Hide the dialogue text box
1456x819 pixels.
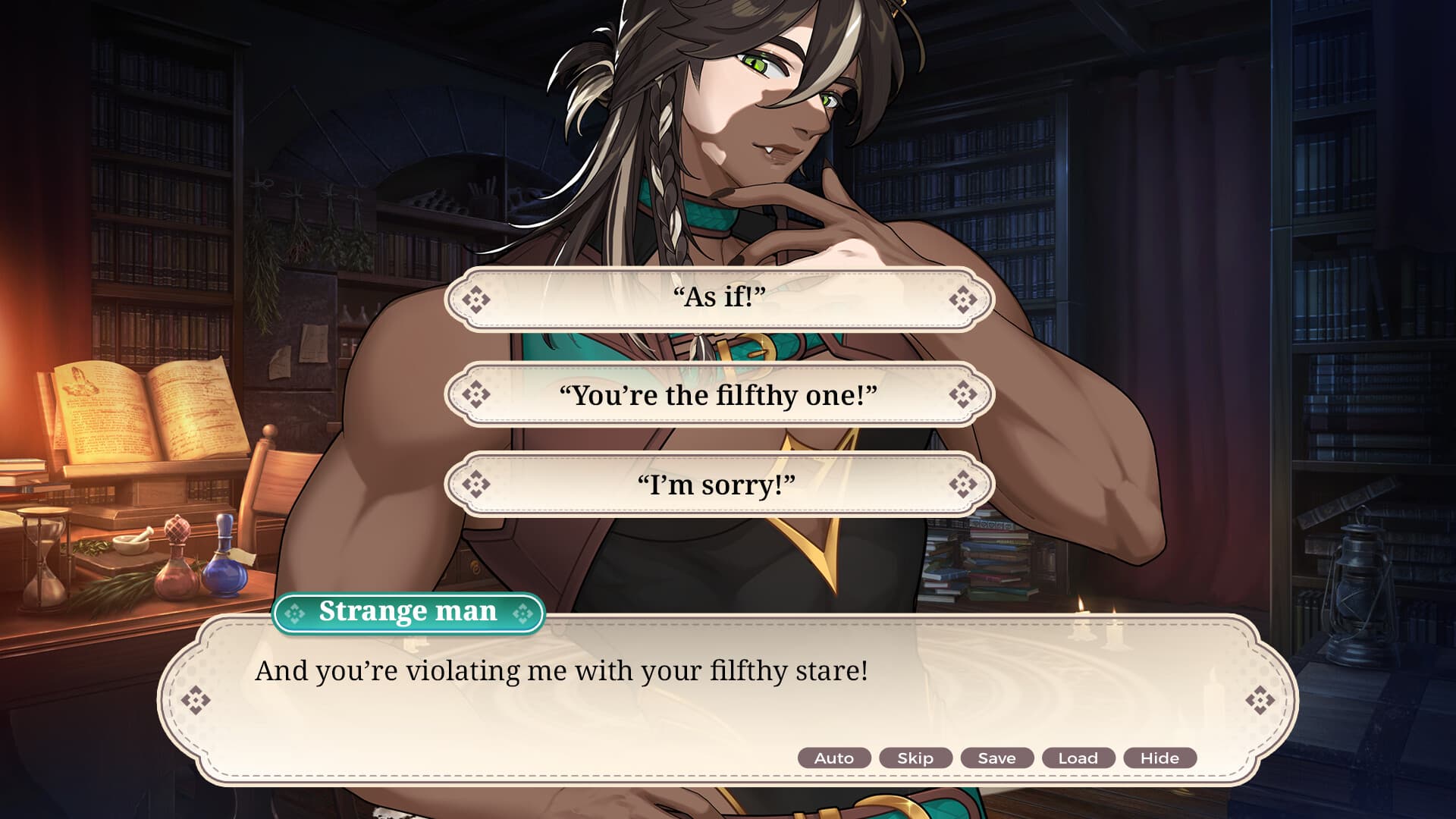pos(1160,758)
